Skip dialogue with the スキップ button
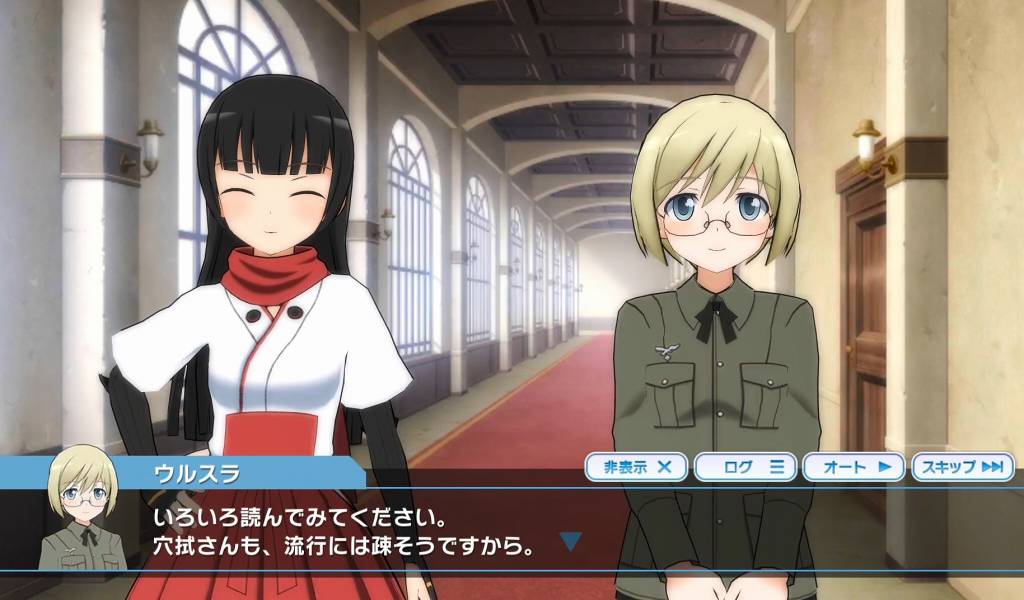The height and width of the screenshot is (600, 1024). [x=962, y=467]
